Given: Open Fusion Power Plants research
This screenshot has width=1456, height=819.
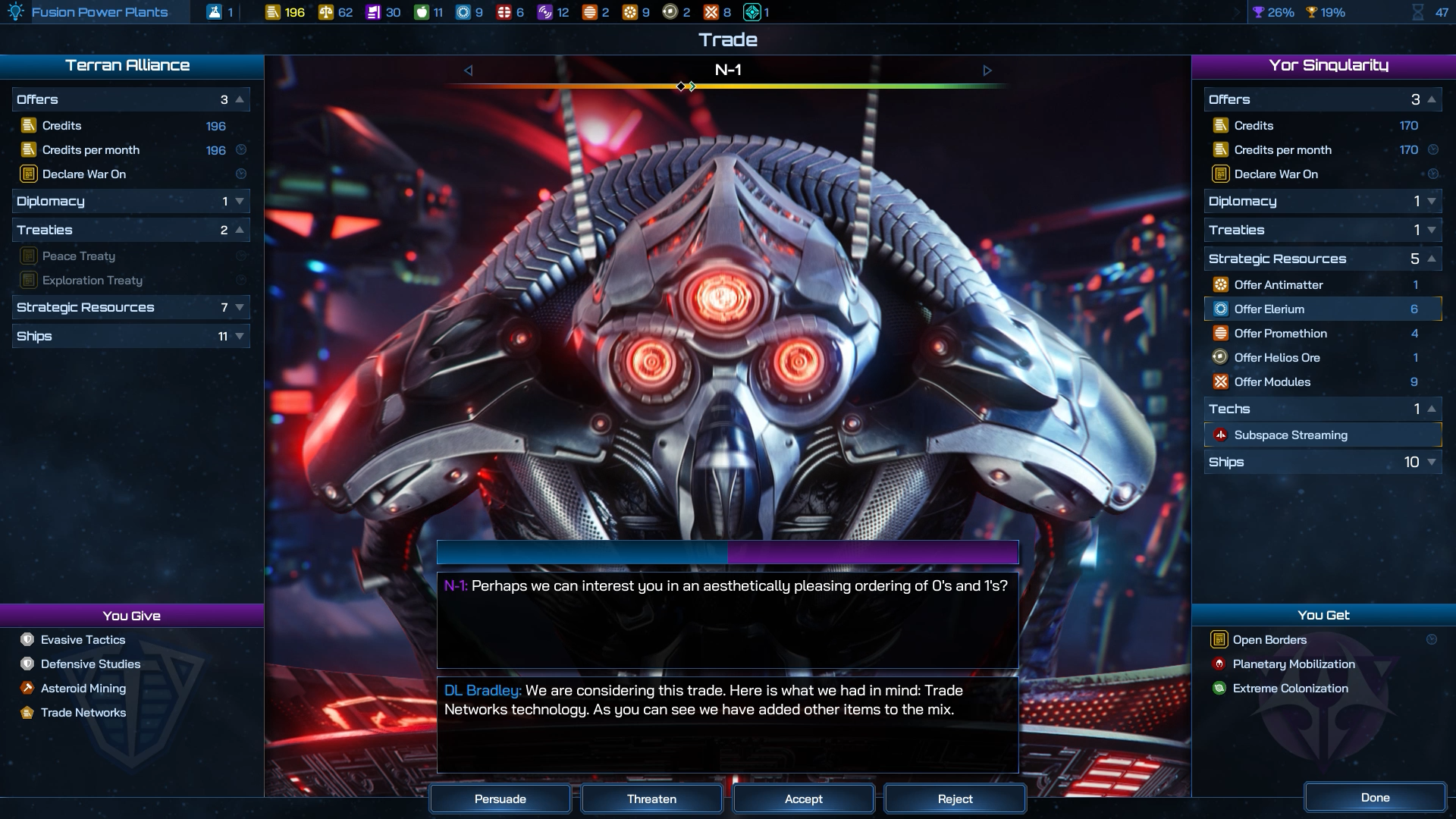Looking at the screenshot, I should 99,12.
